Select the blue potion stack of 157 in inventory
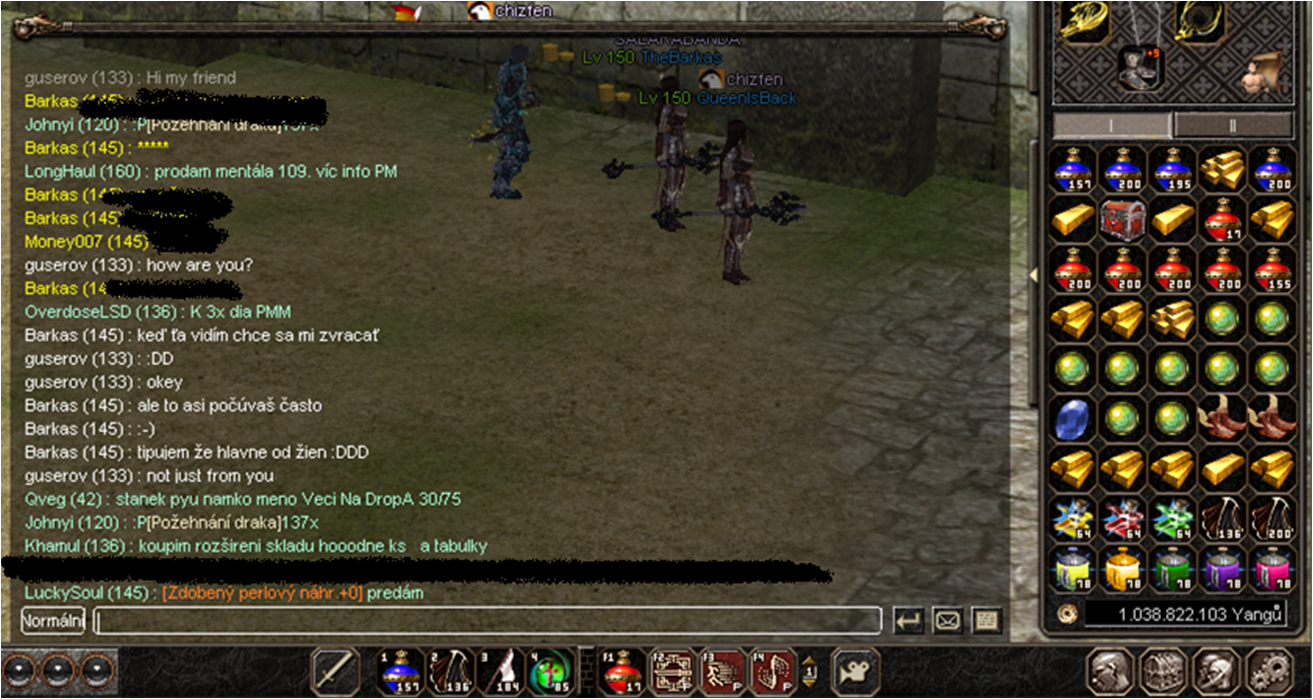This screenshot has height=699, width=1313. (1075, 171)
